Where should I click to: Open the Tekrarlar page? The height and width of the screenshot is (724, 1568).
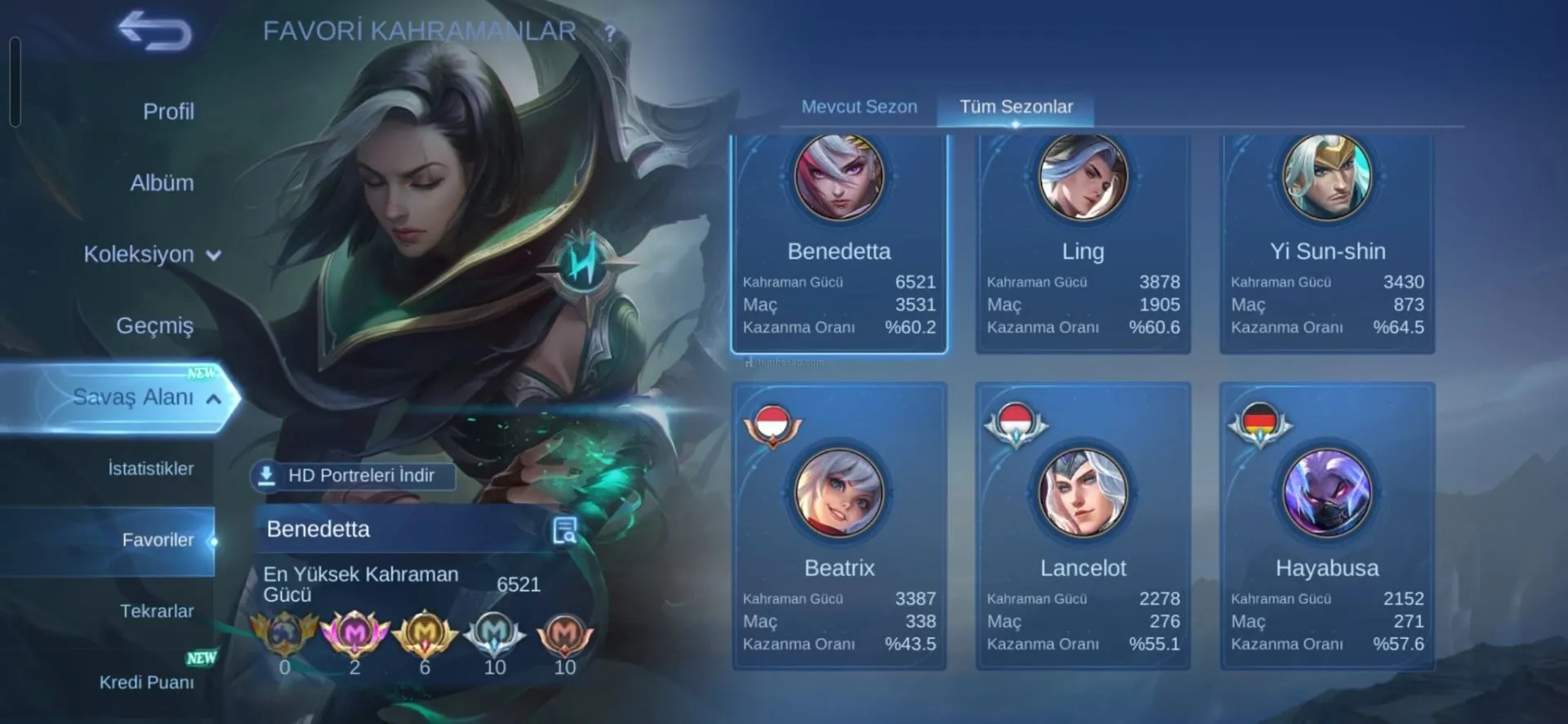pyautogui.click(x=157, y=610)
